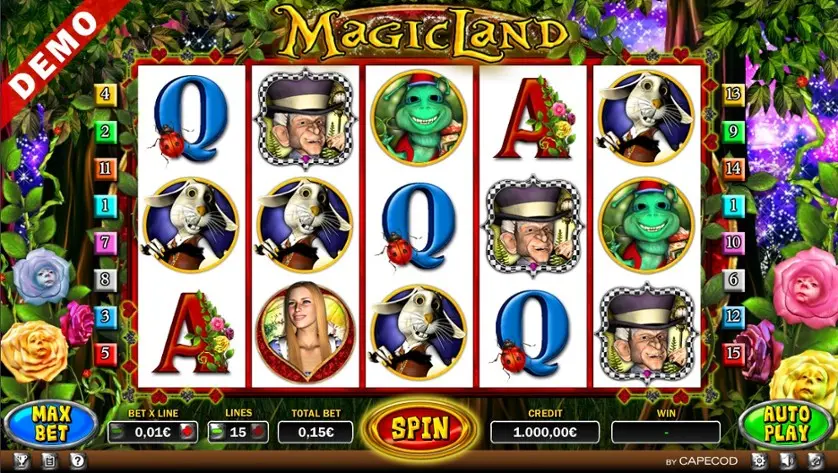
Task: Open the trophy icon panel
Action: [21, 461]
